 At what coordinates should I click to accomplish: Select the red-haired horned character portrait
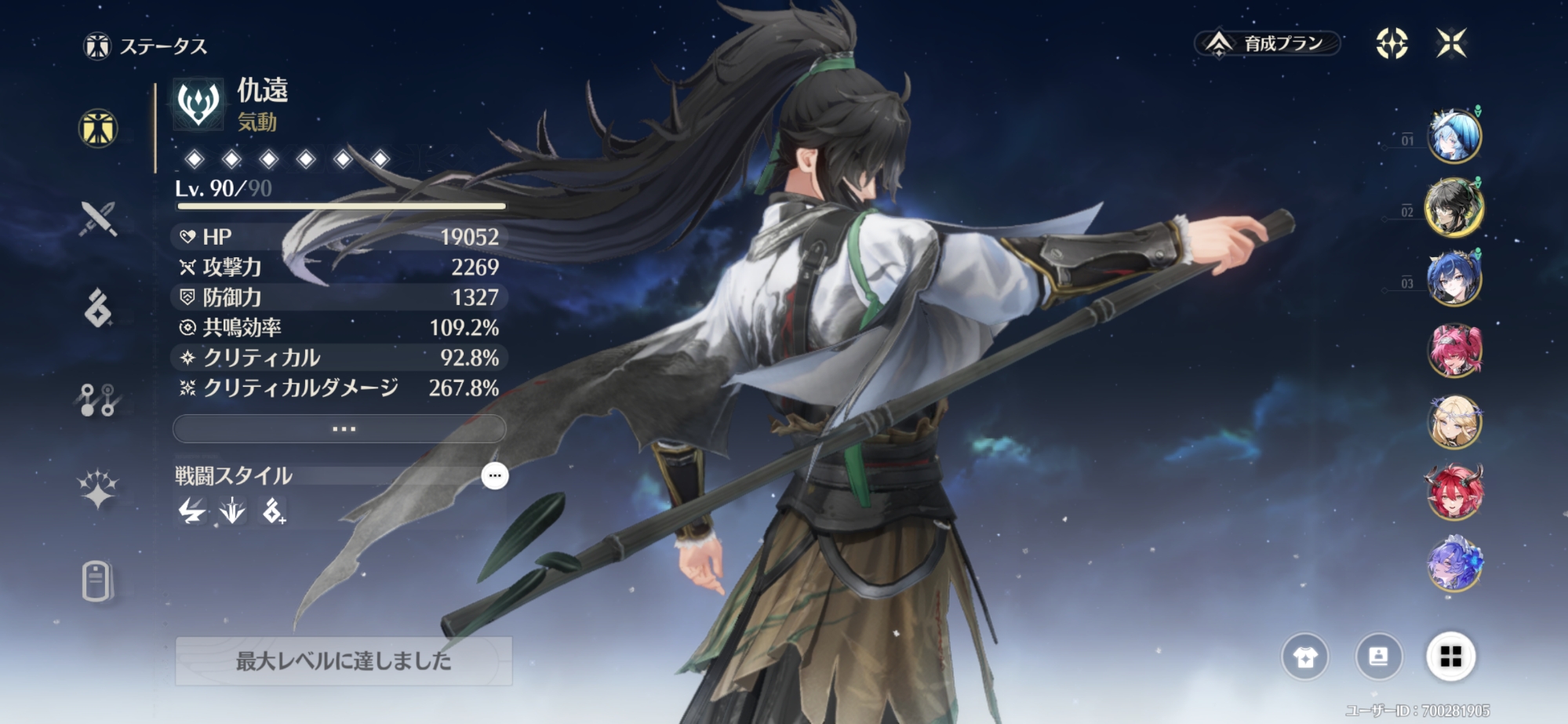pos(1453,493)
